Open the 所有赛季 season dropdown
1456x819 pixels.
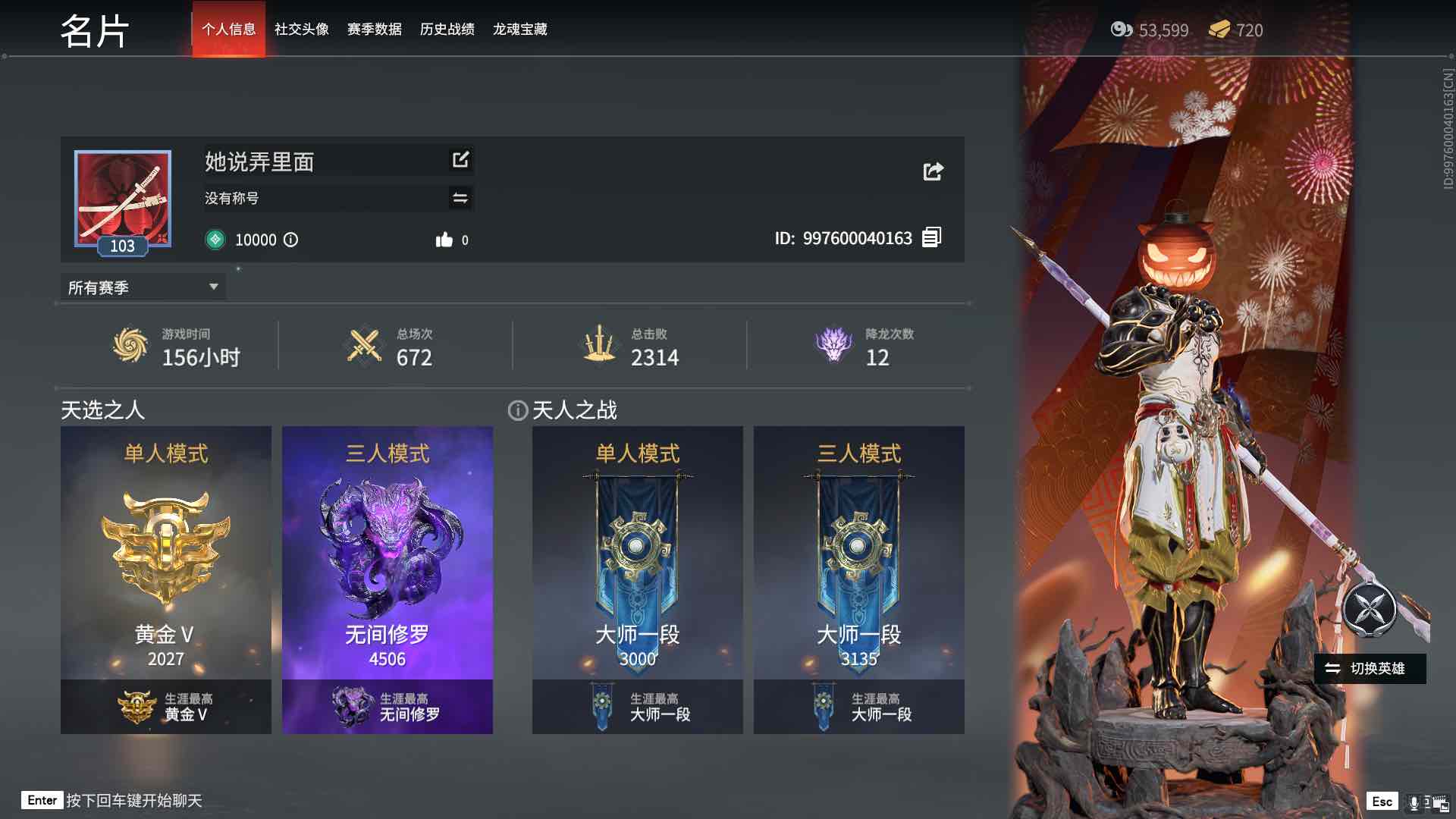click(140, 287)
